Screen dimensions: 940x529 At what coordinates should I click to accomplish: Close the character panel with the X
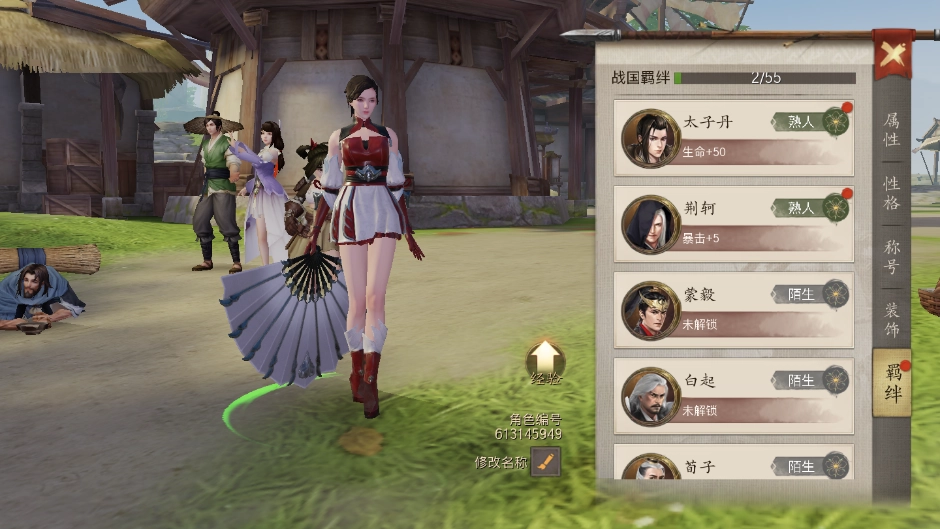tap(891, 54)
